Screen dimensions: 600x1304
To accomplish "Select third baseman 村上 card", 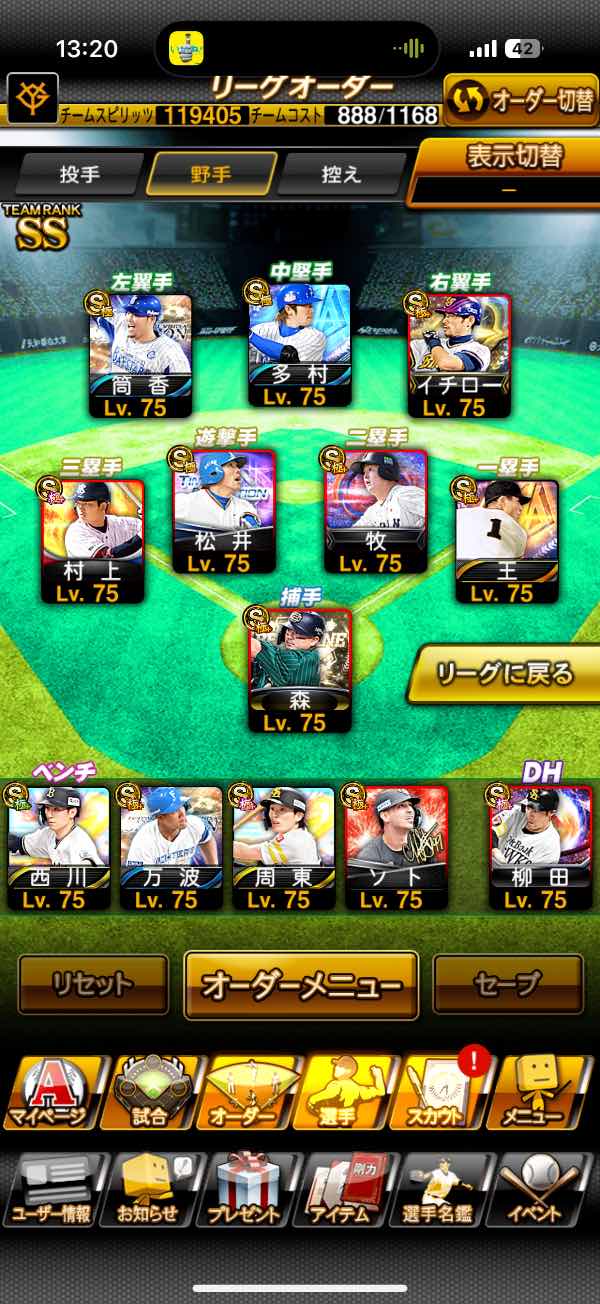I will tap(93, 542).
